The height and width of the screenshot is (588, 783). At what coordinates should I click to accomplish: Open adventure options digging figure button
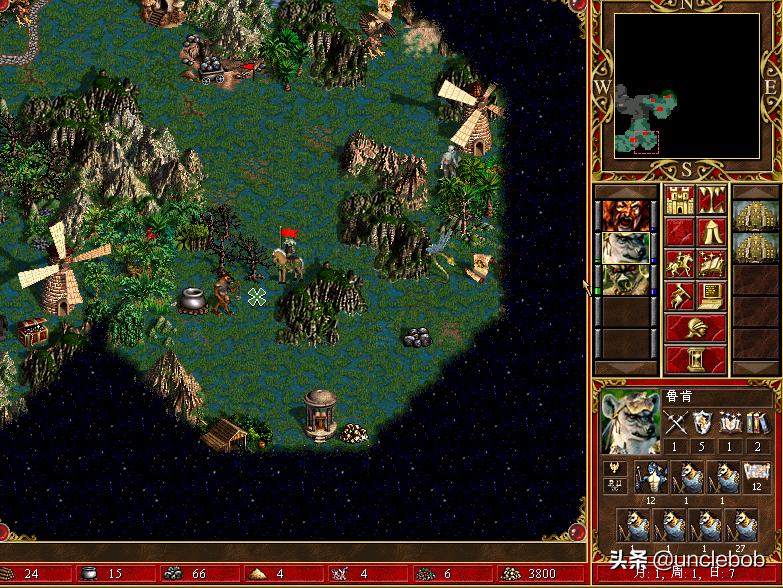(680, 296)
